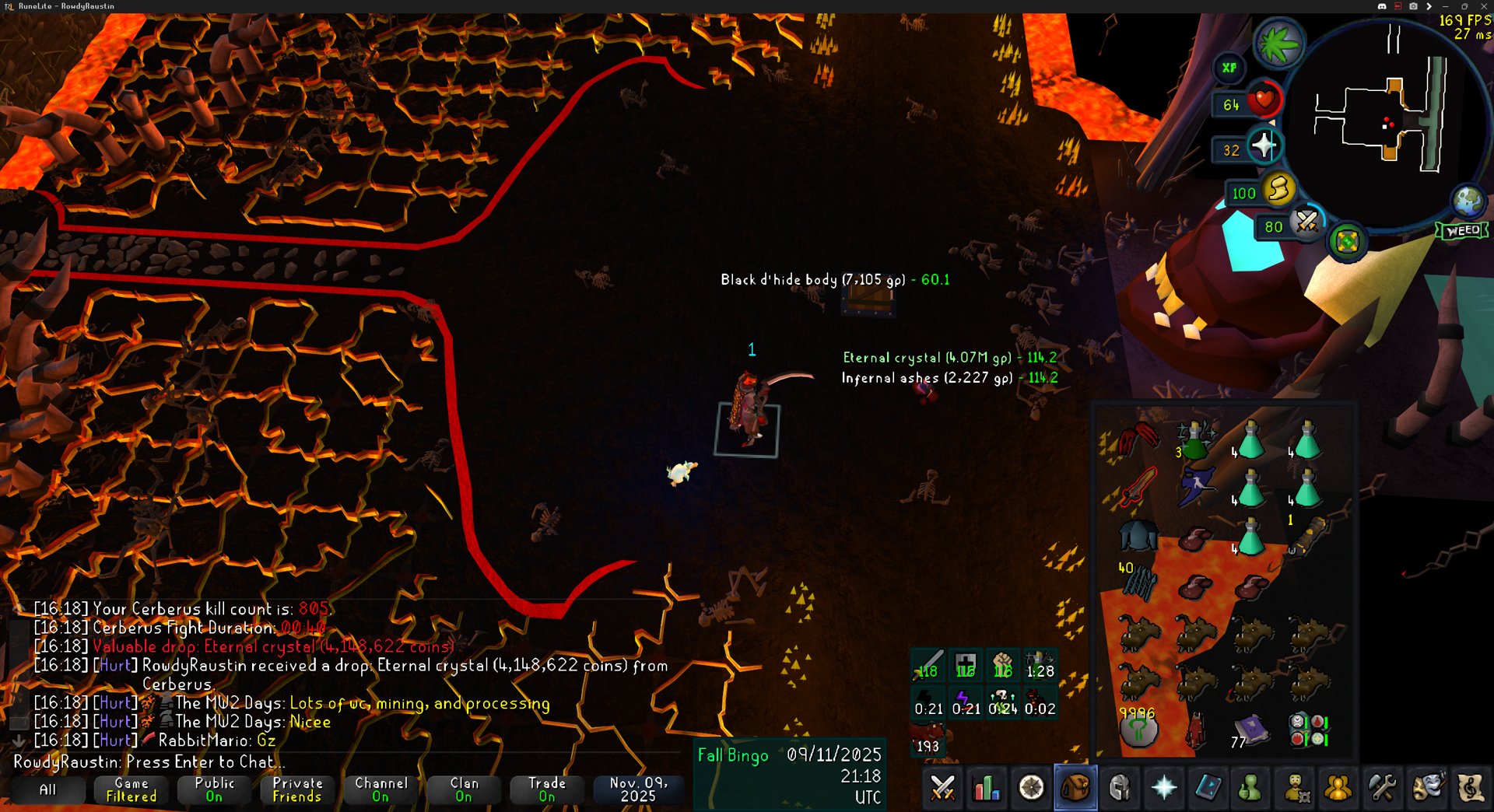Switch to the Prayer tab
The width and height of the screenshot is (1494, 812).
1164,788
